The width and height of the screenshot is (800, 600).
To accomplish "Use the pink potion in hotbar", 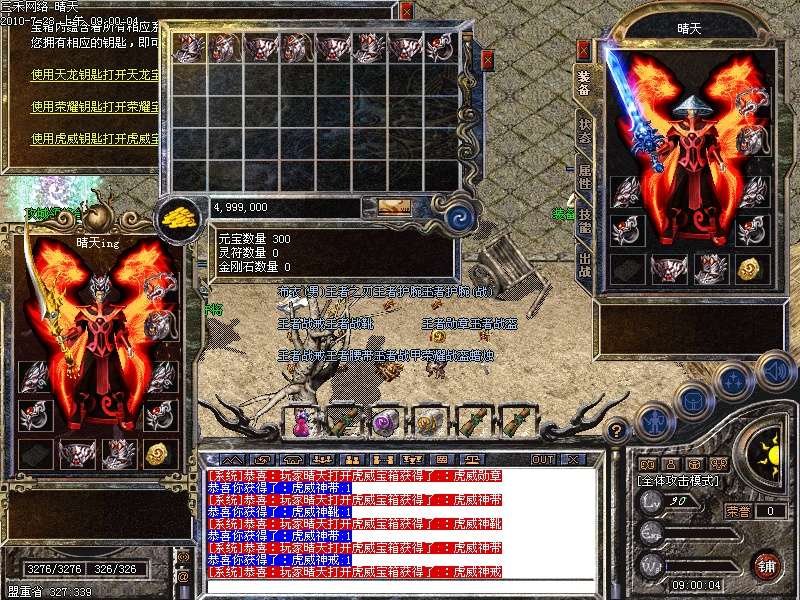I will (x=301, y=422).
